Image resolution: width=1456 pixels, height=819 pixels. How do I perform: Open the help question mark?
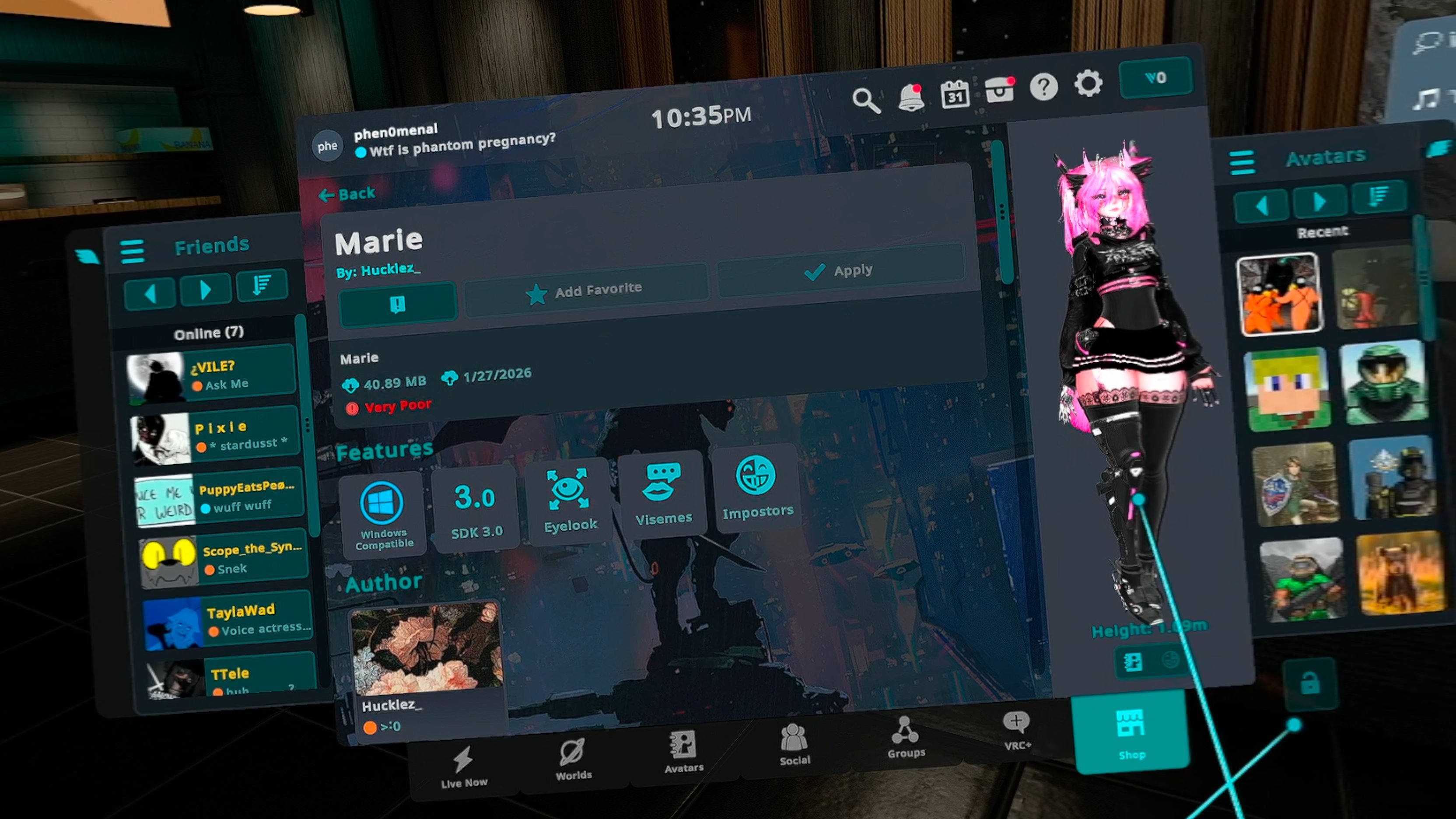coord(1043,87)
